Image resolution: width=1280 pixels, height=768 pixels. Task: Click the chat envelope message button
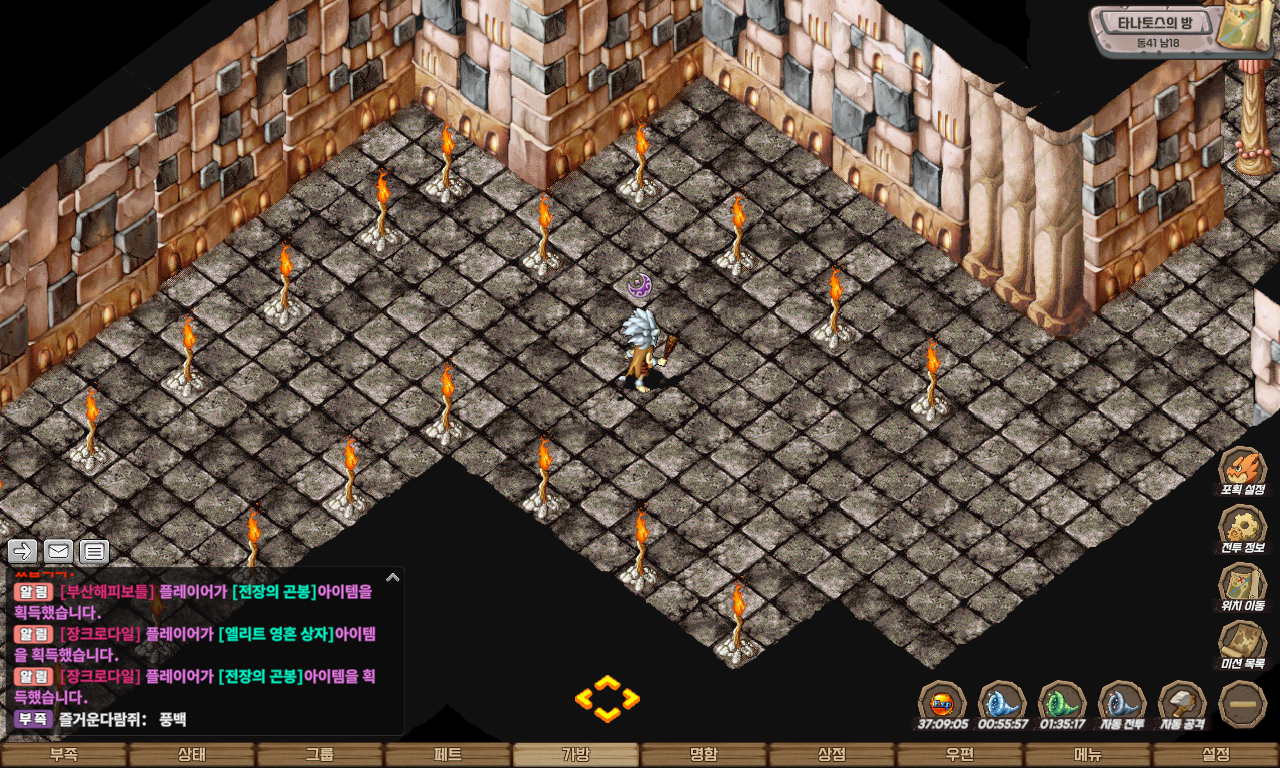click(x=58, y=550)
